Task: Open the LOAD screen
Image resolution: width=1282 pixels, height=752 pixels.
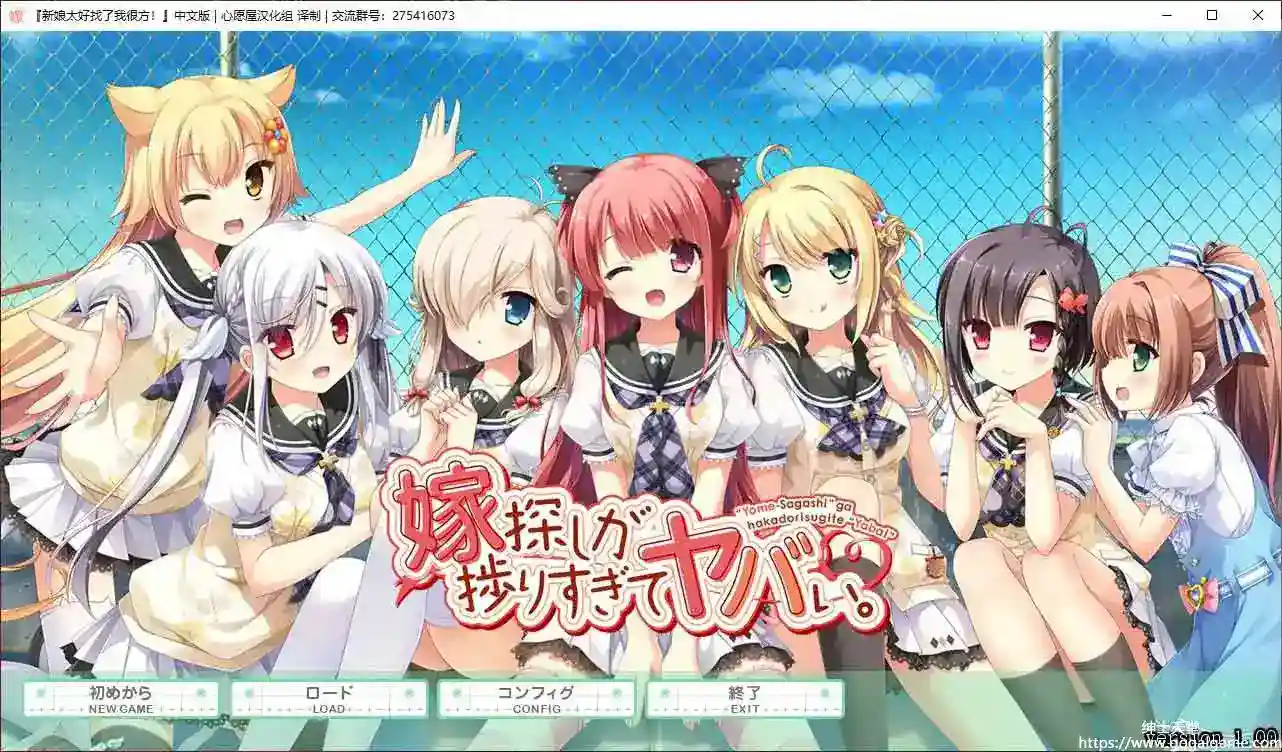Action: 330,698
